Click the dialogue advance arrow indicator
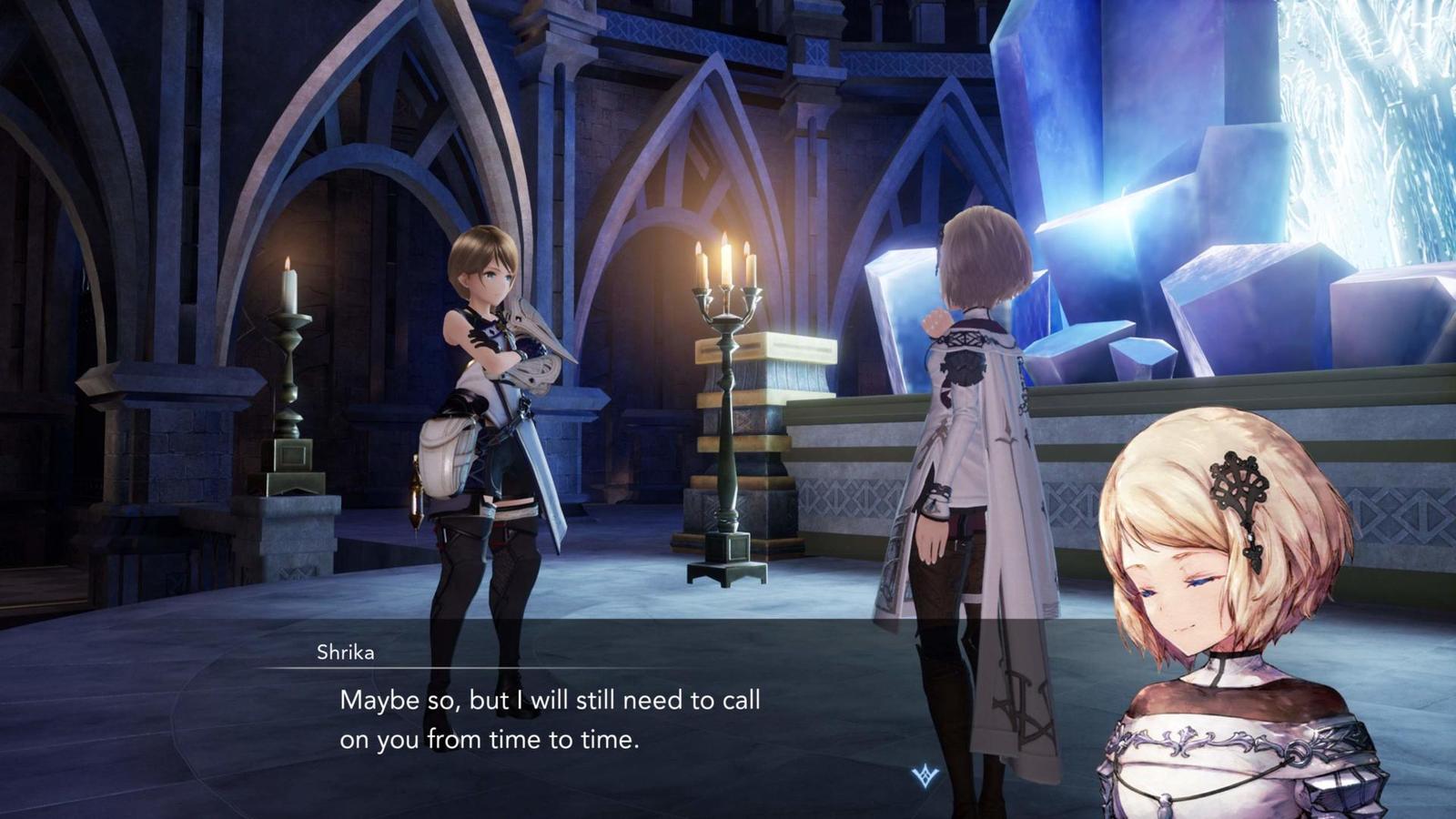This screenshot has width=1456, height=819. (x=925, y=775)
